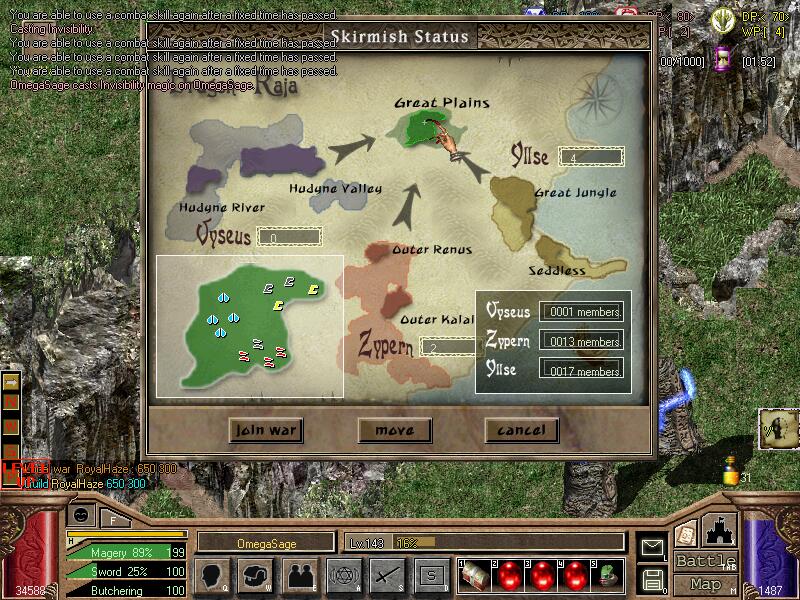Open the two-person party icon
This screenshot has height=600, width=800.
point(300,574)
